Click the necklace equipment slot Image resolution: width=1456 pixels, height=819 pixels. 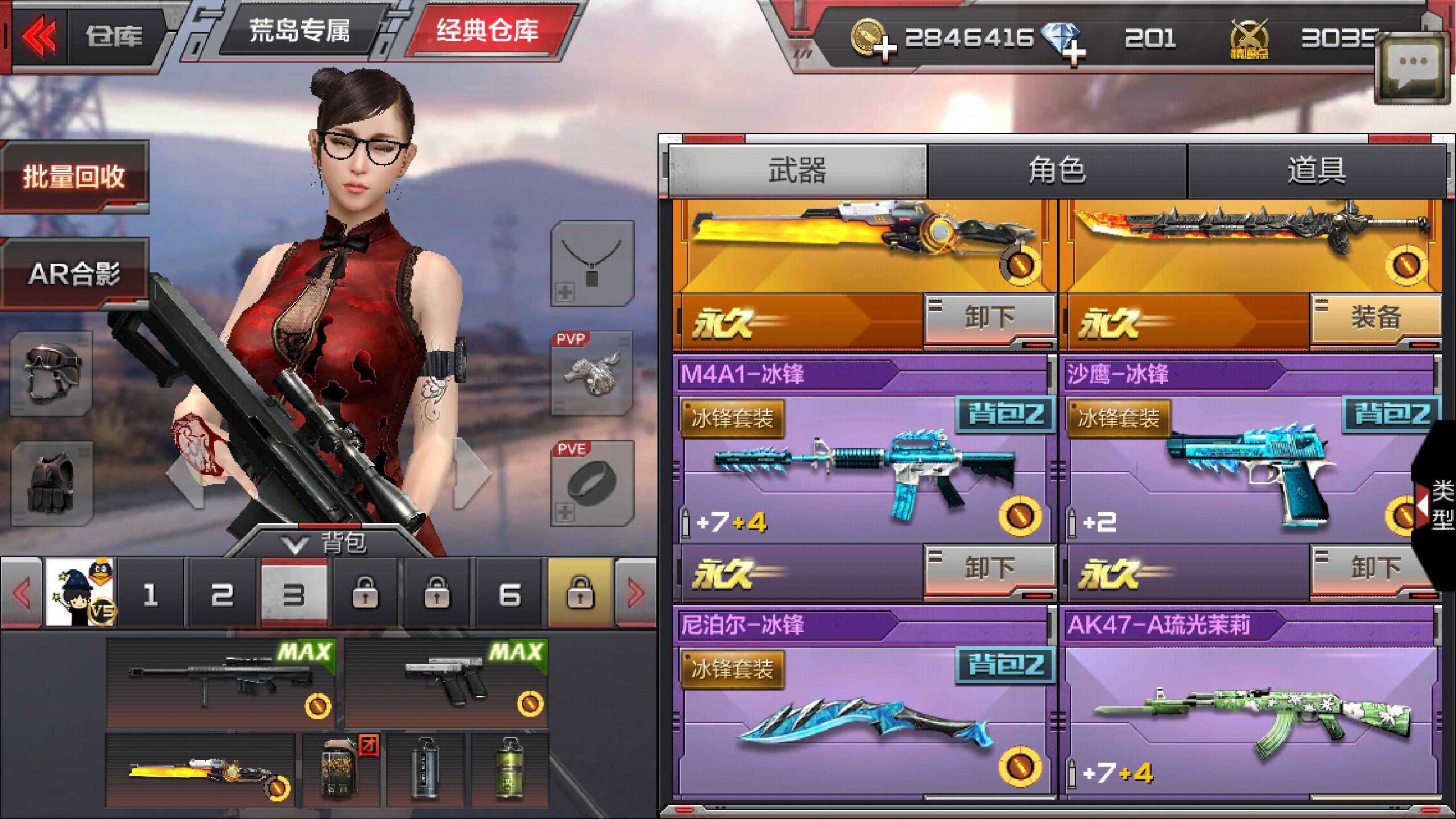(x=591, y=264)
